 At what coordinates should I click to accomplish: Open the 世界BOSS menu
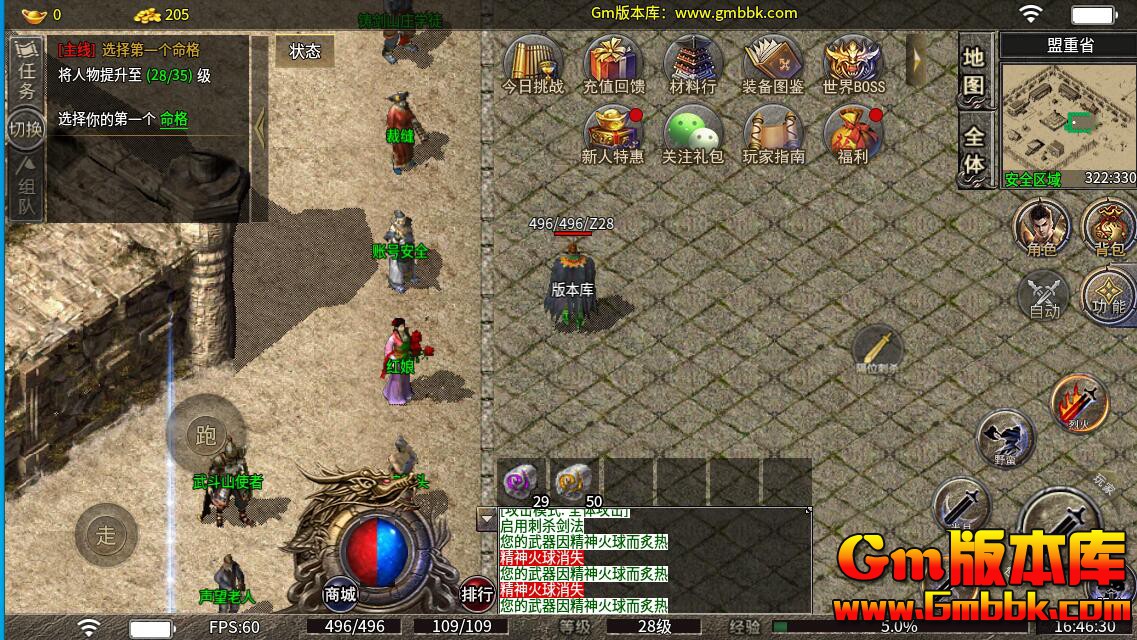click(853, 64)
